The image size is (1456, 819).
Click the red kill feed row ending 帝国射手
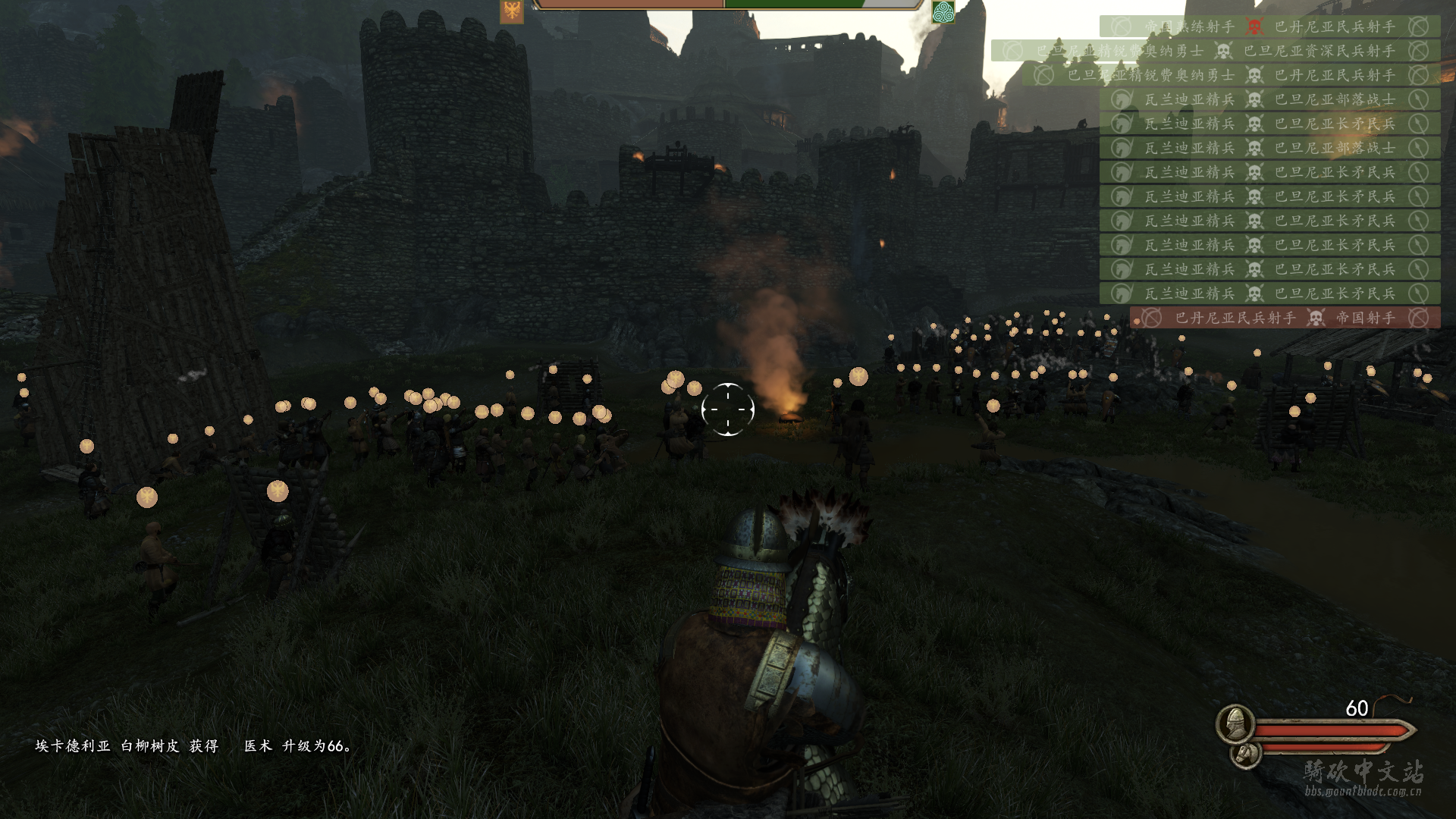pyautogui.click(x=1285, y=318)
